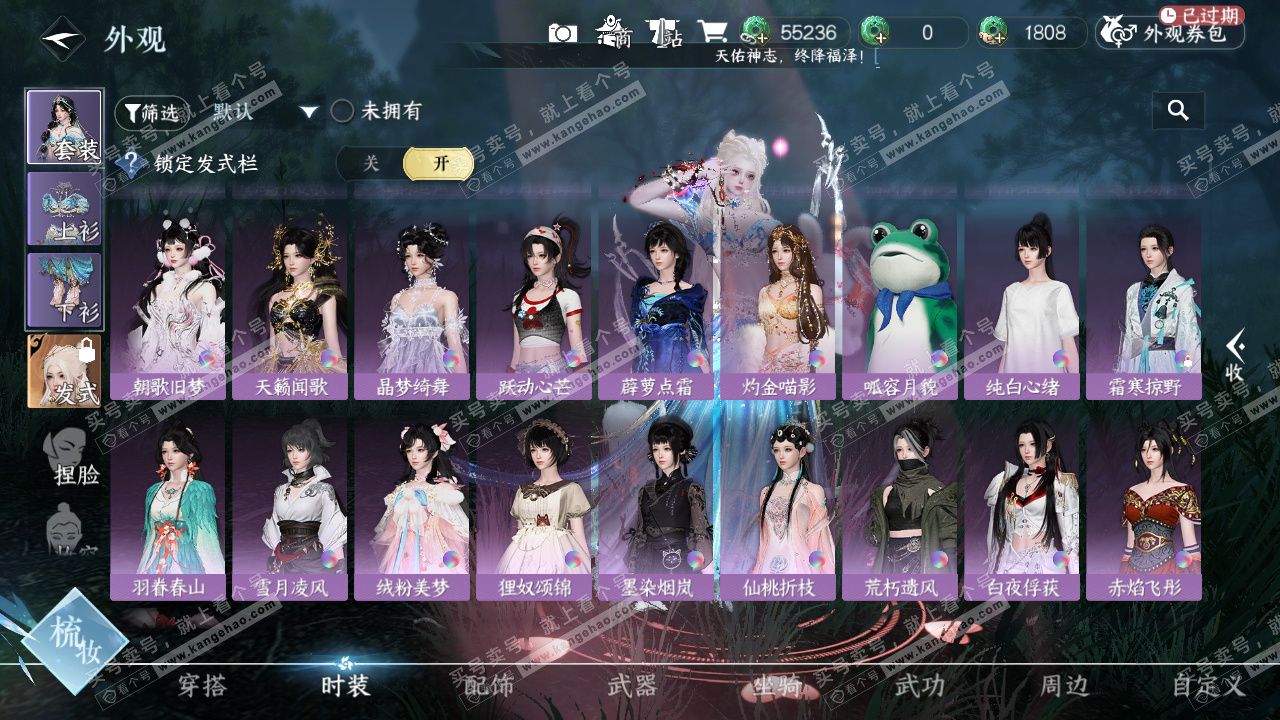Pick the 纯白心绪 outfit card
Viewport: 1280px width, 720px height.
click(1022, 305)
